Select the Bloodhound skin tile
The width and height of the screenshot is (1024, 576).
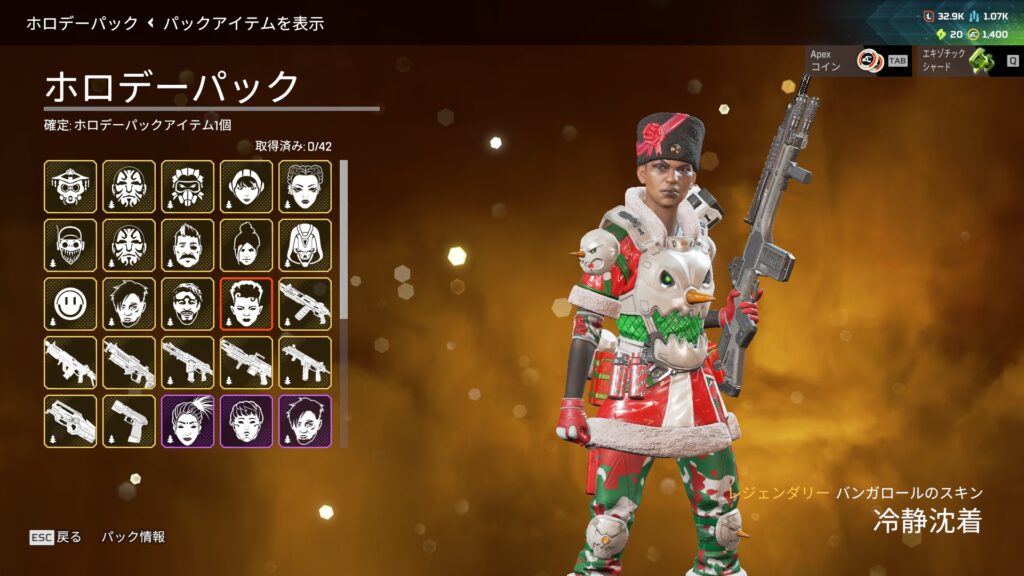click(70, 186)
